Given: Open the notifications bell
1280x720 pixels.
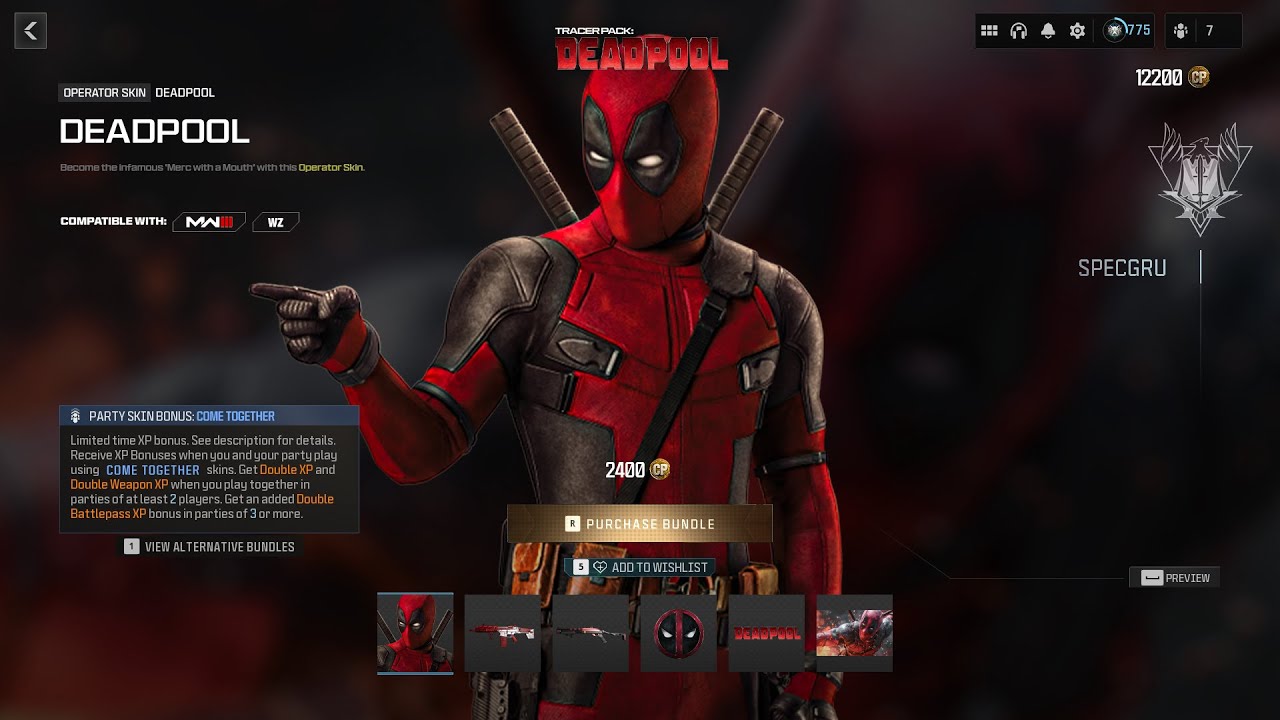Looking at the screenshot, I should click(1048, 31).
